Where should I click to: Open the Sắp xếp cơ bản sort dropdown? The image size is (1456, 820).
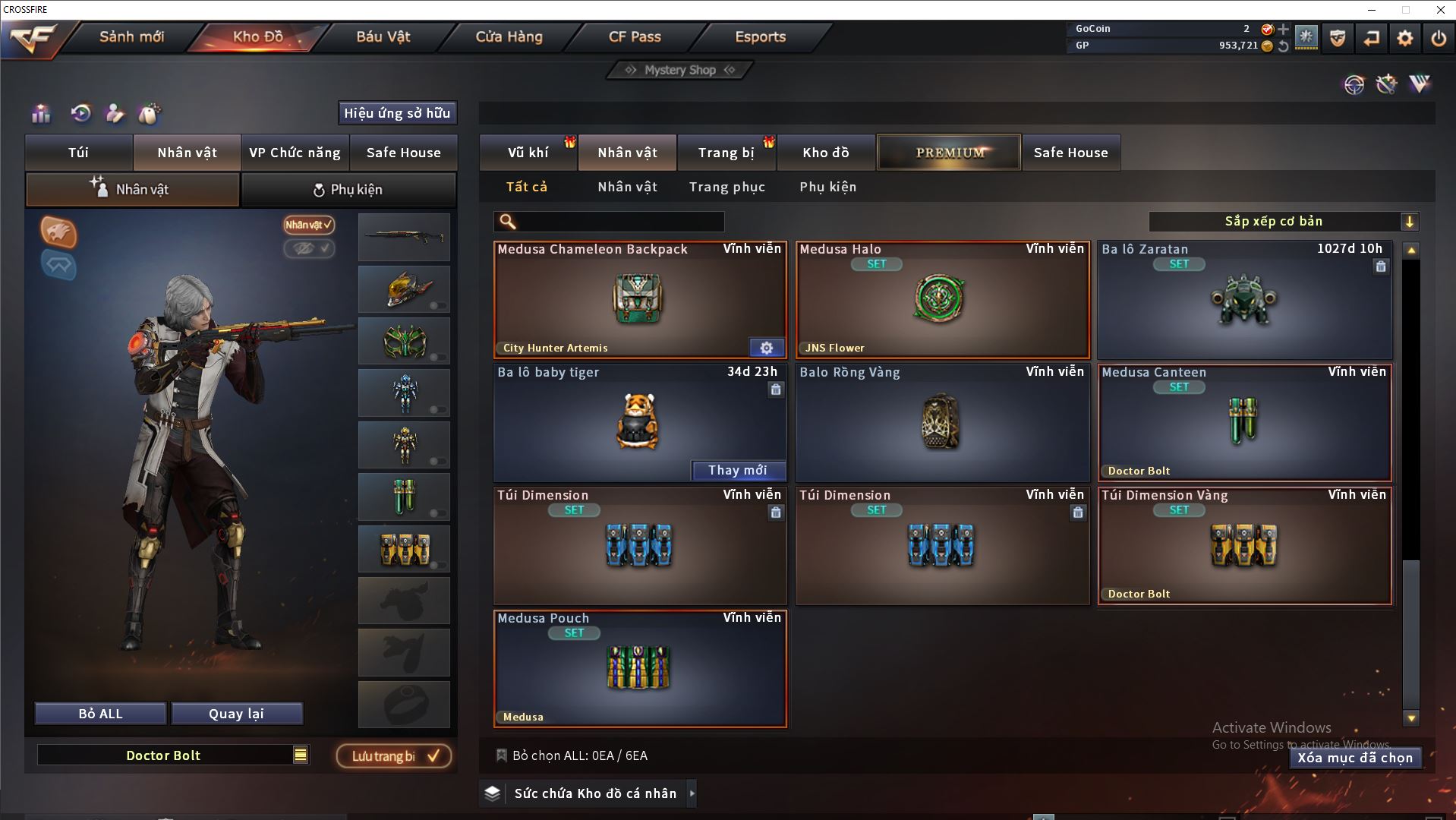[x=1282, y=222]
